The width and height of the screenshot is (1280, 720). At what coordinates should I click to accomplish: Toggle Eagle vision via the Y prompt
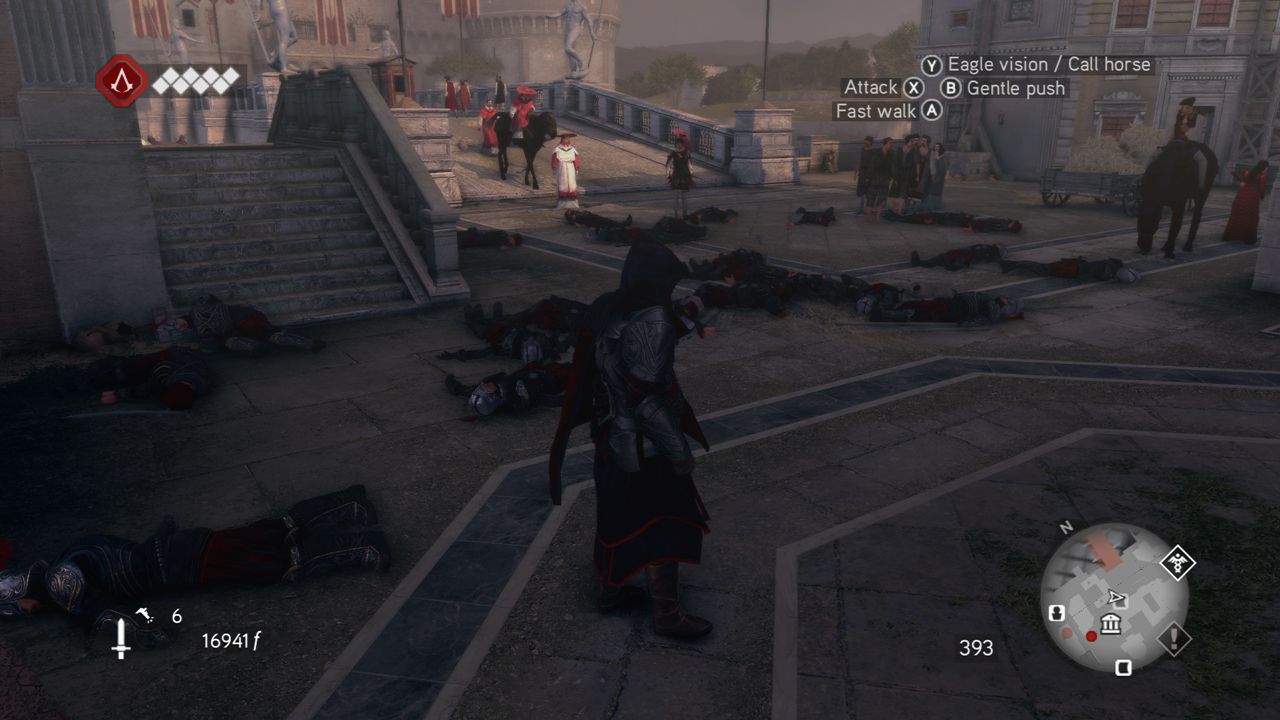tap(931, 64)
